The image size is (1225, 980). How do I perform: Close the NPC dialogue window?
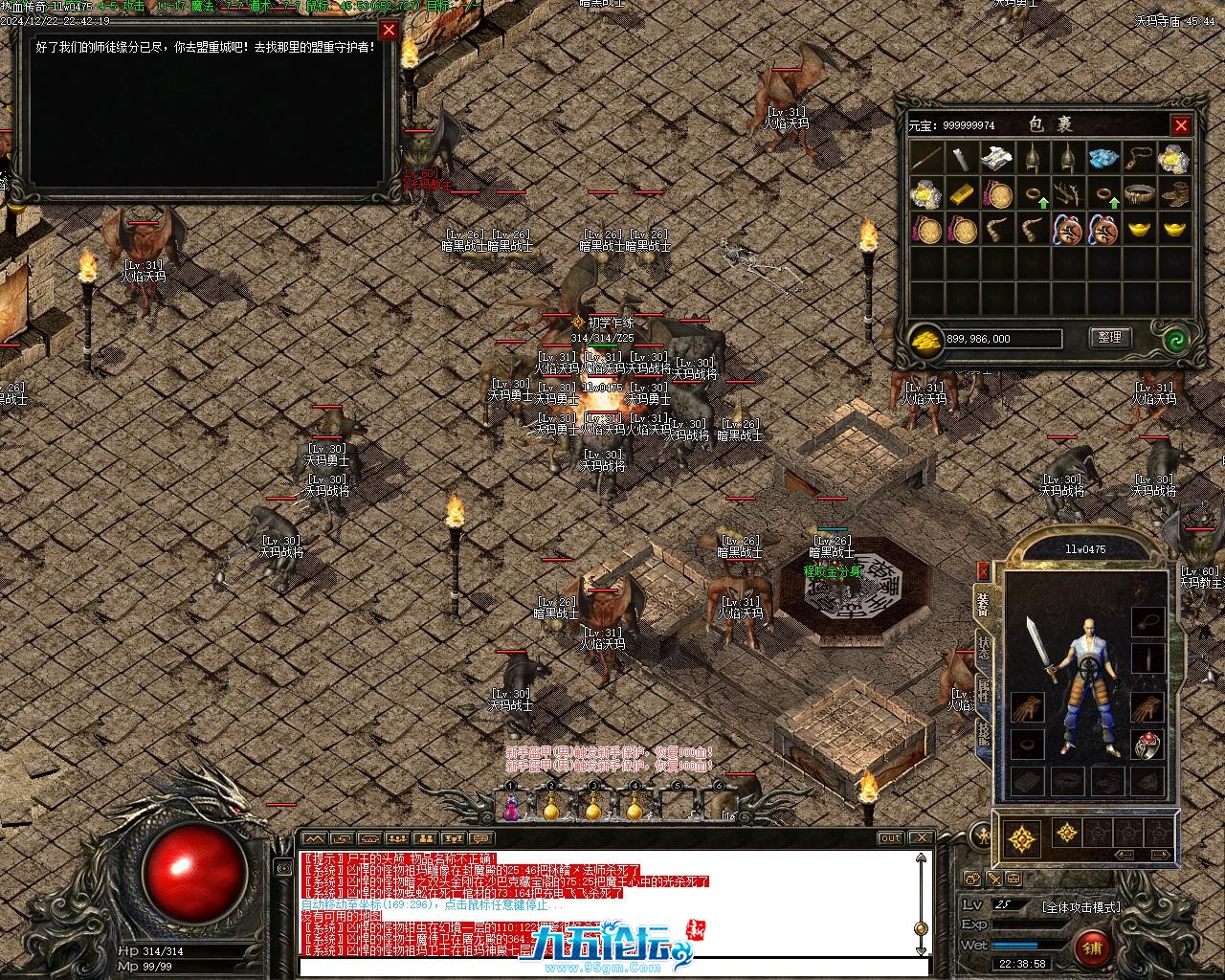pyautogui.click(x=389, y=30)
